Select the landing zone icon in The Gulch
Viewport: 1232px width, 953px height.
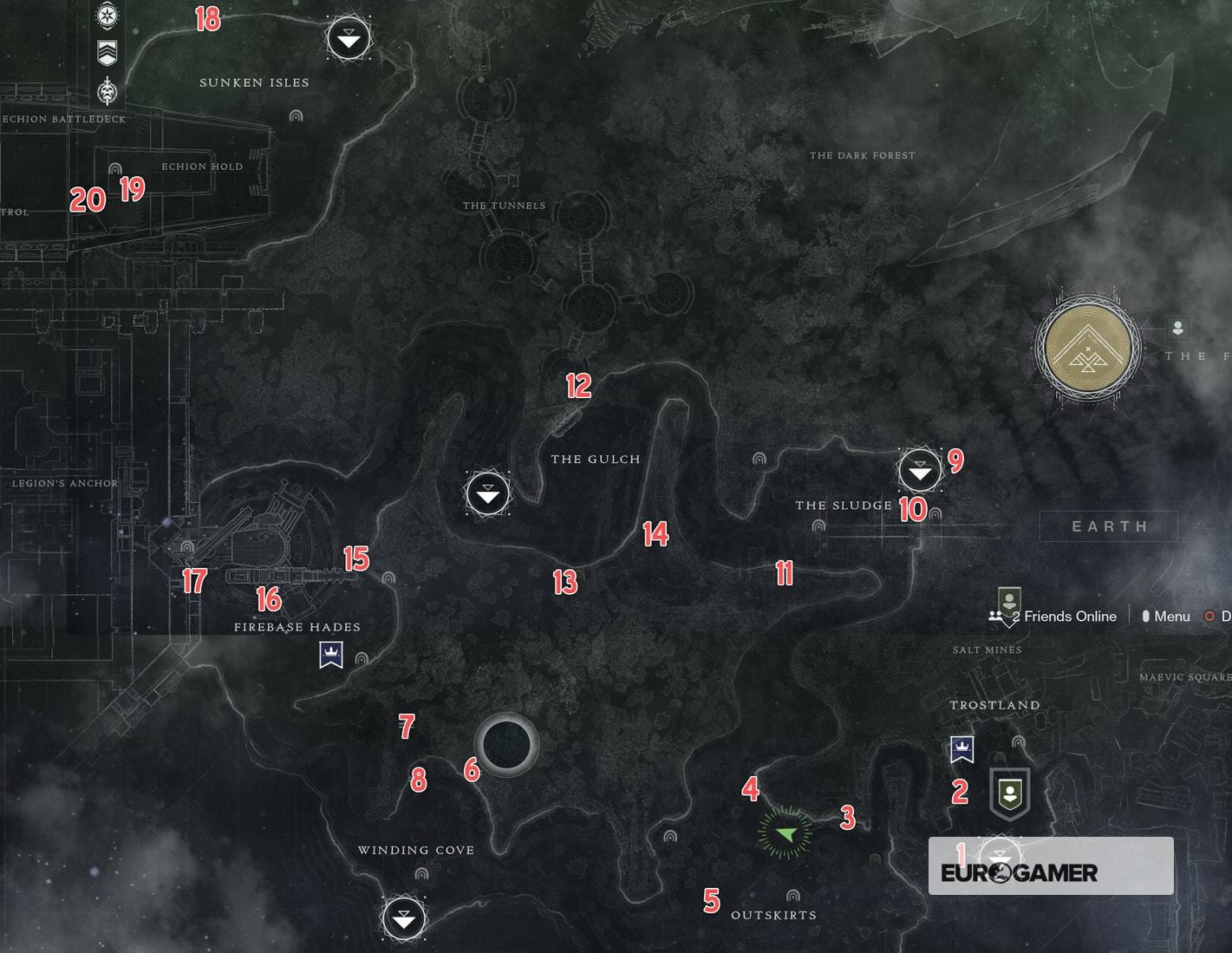pyautogui.click(x=487, y=493)
